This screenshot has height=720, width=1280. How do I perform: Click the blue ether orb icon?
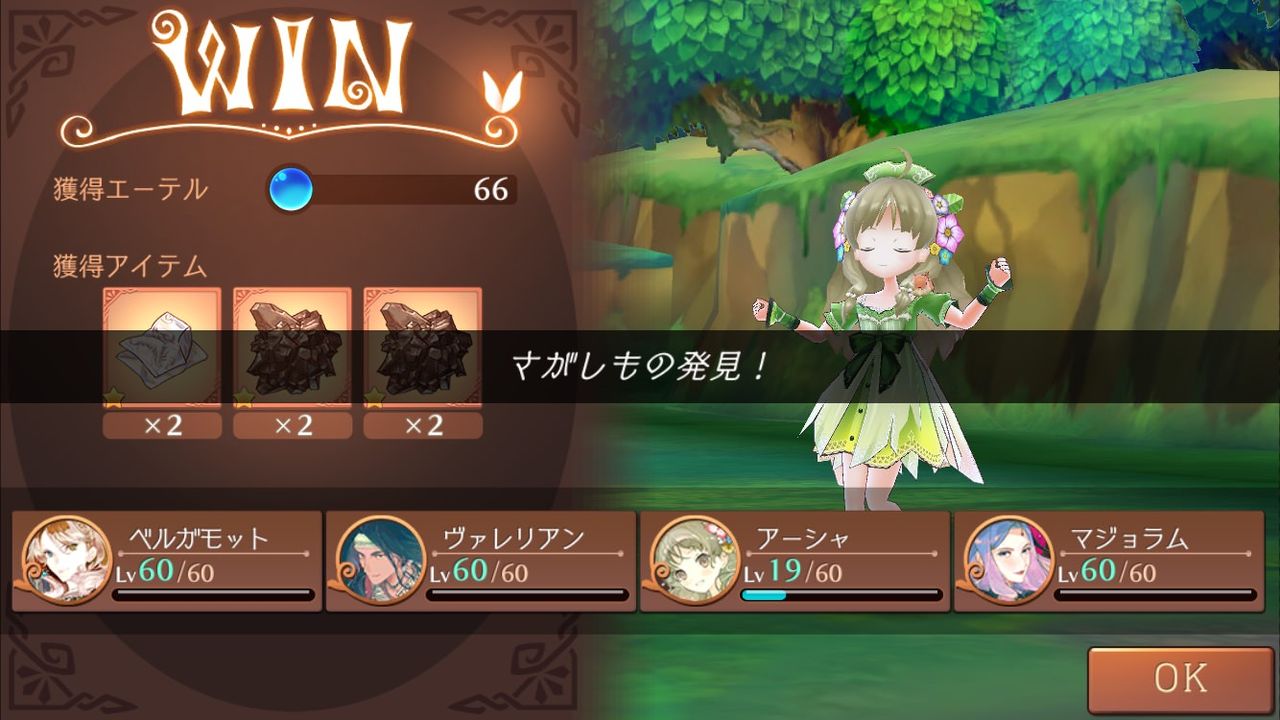289,186
